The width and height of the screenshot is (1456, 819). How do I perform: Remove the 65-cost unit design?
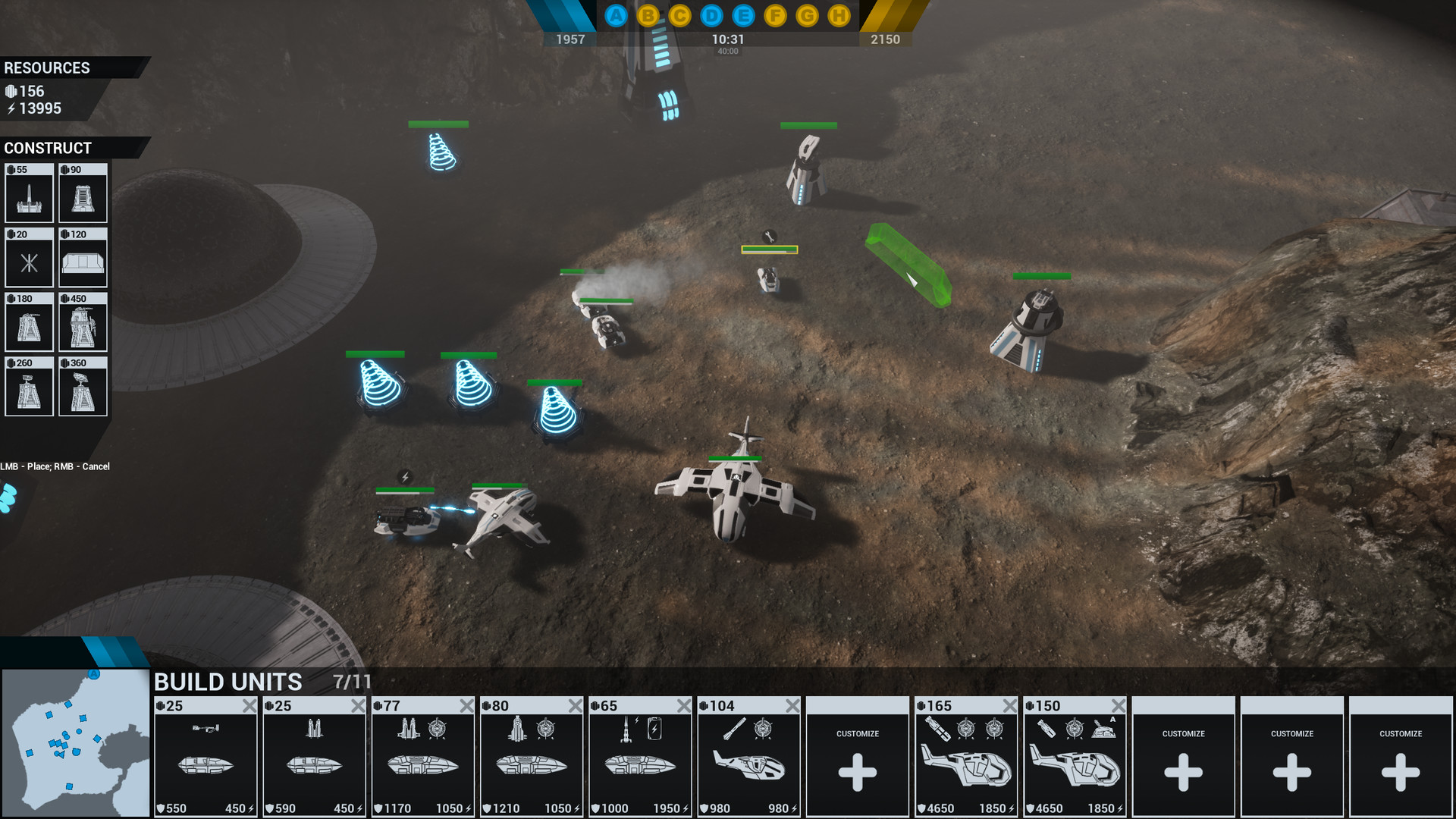coord(684,706)
